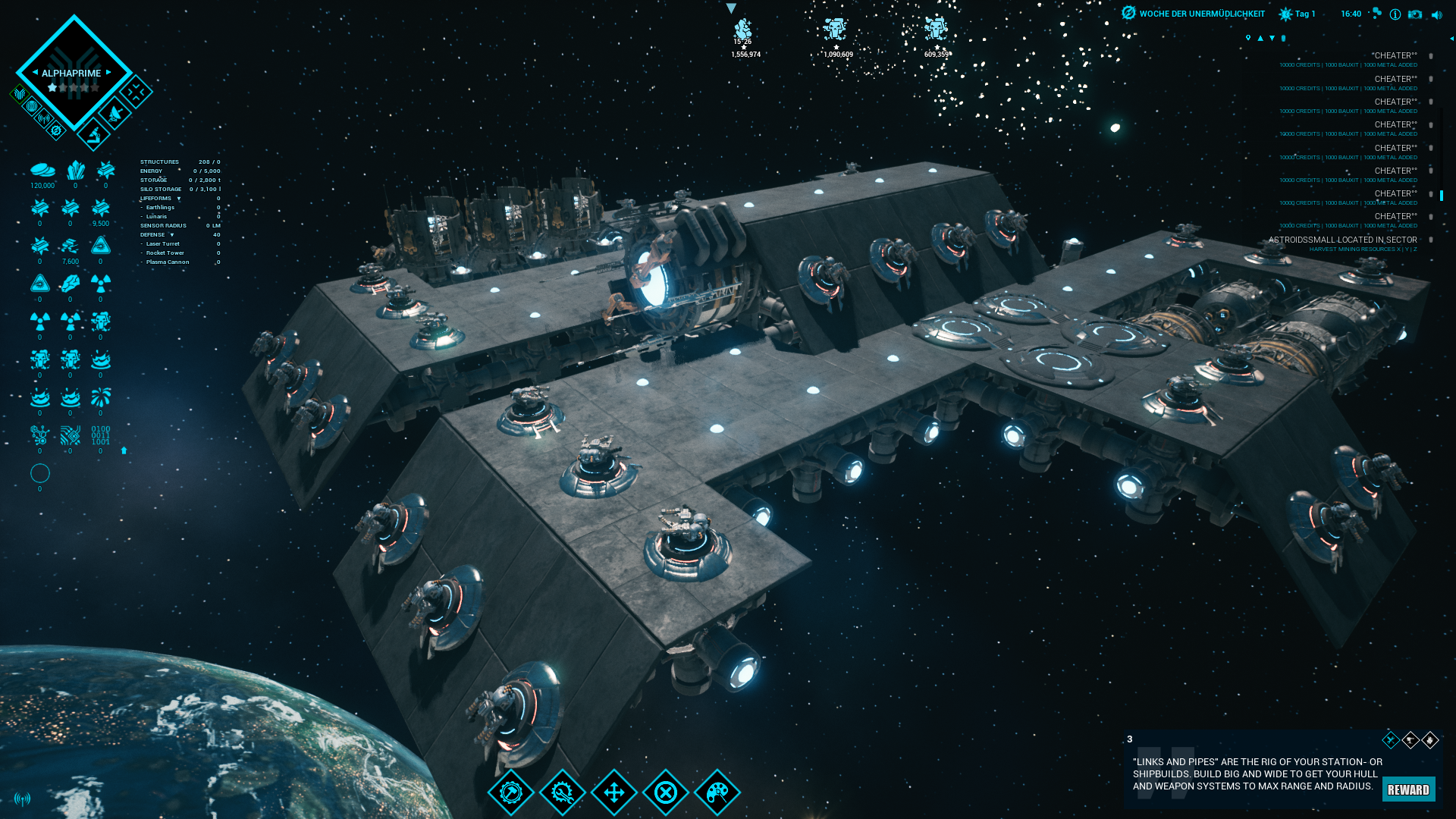Expand the Defense stat dropdown
Viewport: 1456px width, 819px height.
172,235
